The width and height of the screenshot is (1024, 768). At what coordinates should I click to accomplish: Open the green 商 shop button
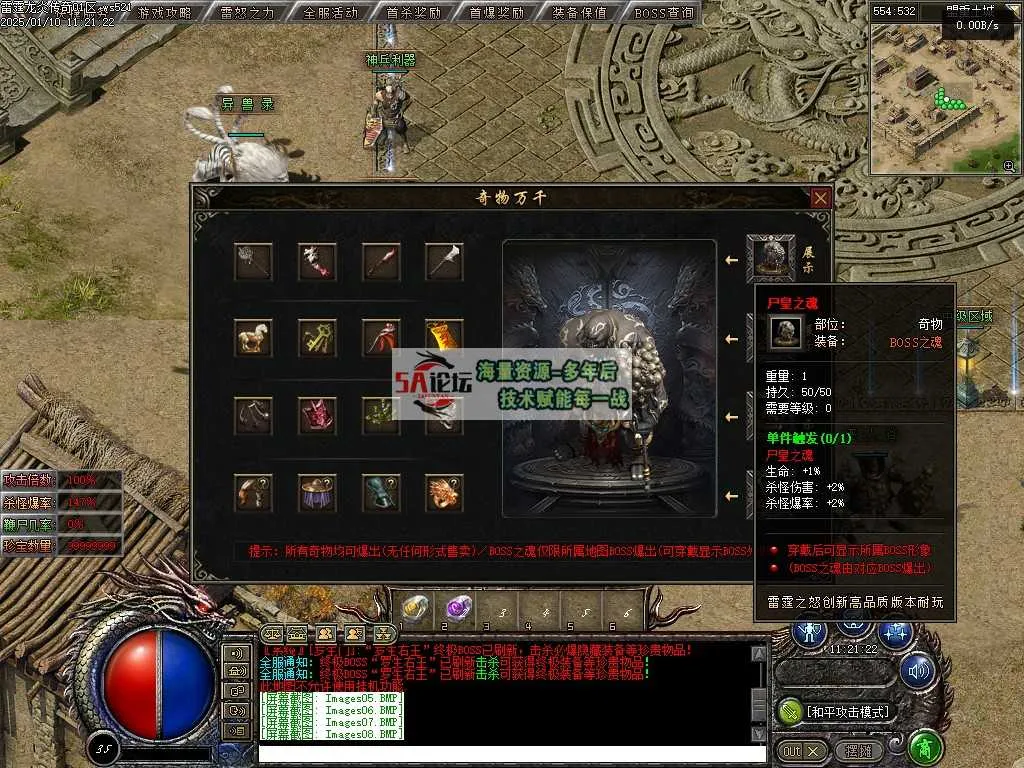(926, 748)
